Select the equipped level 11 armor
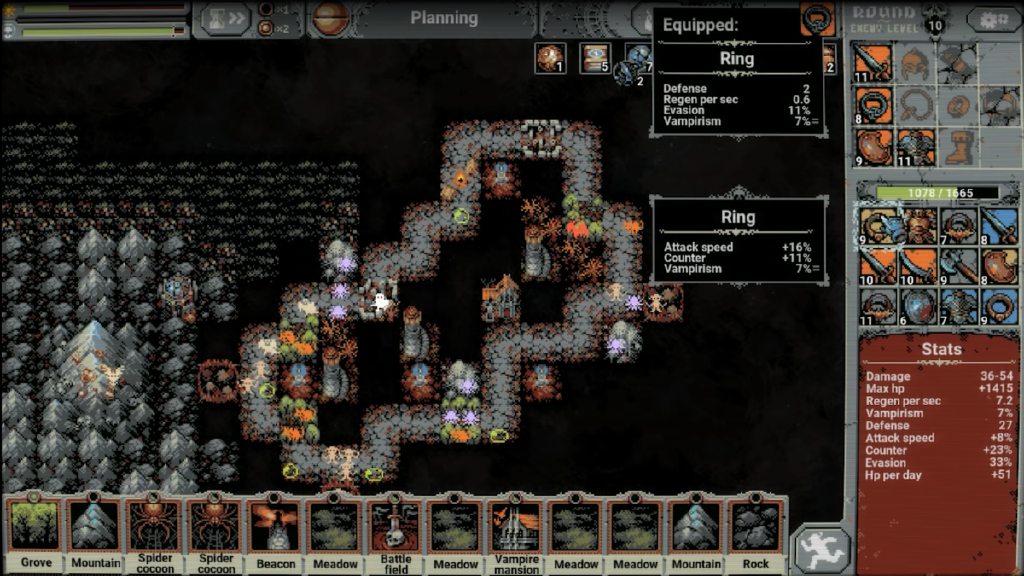Screen dimensions: 1024x576 [x=916, y=146]
